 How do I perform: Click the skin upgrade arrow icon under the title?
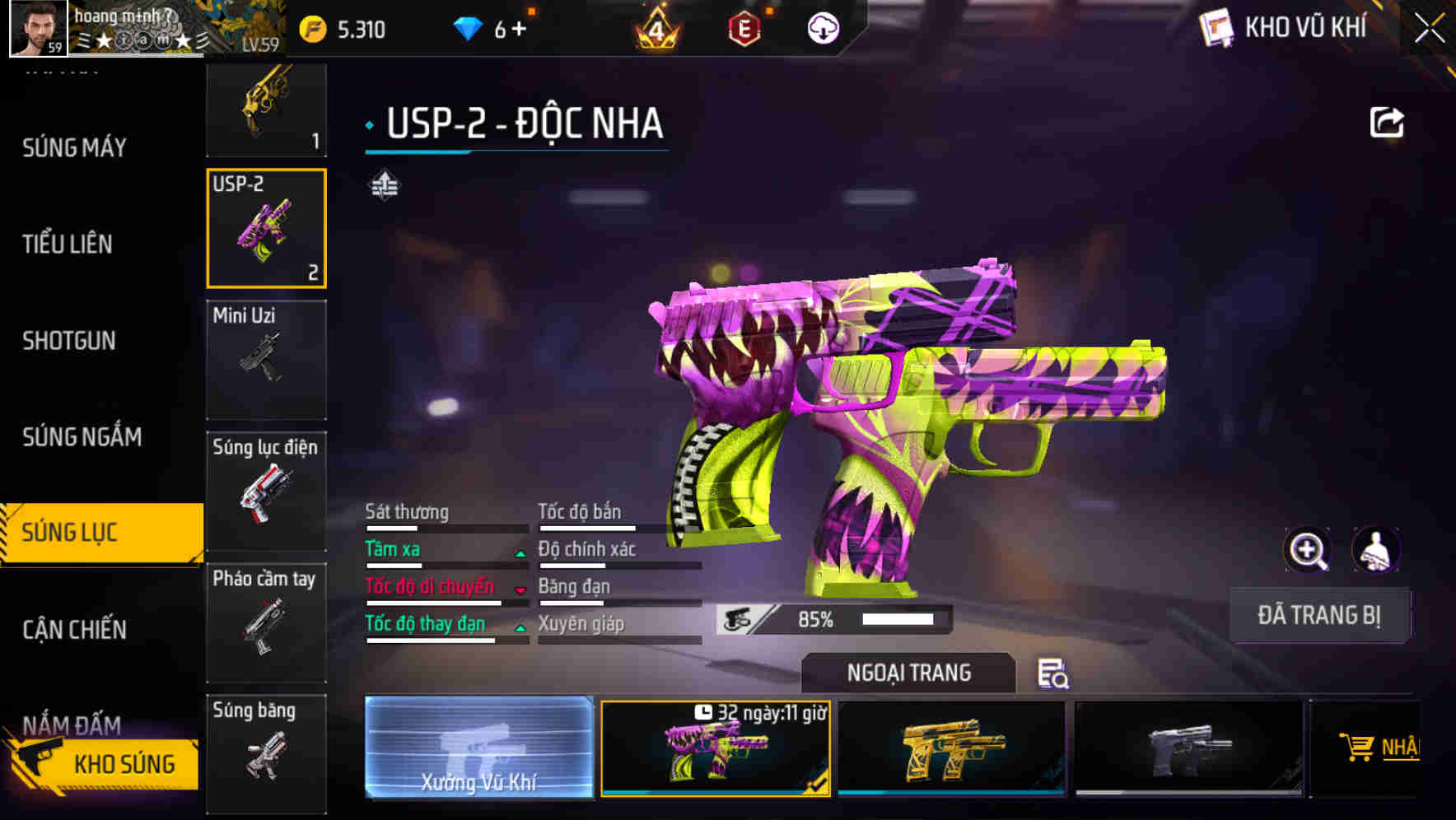[384, 184]
